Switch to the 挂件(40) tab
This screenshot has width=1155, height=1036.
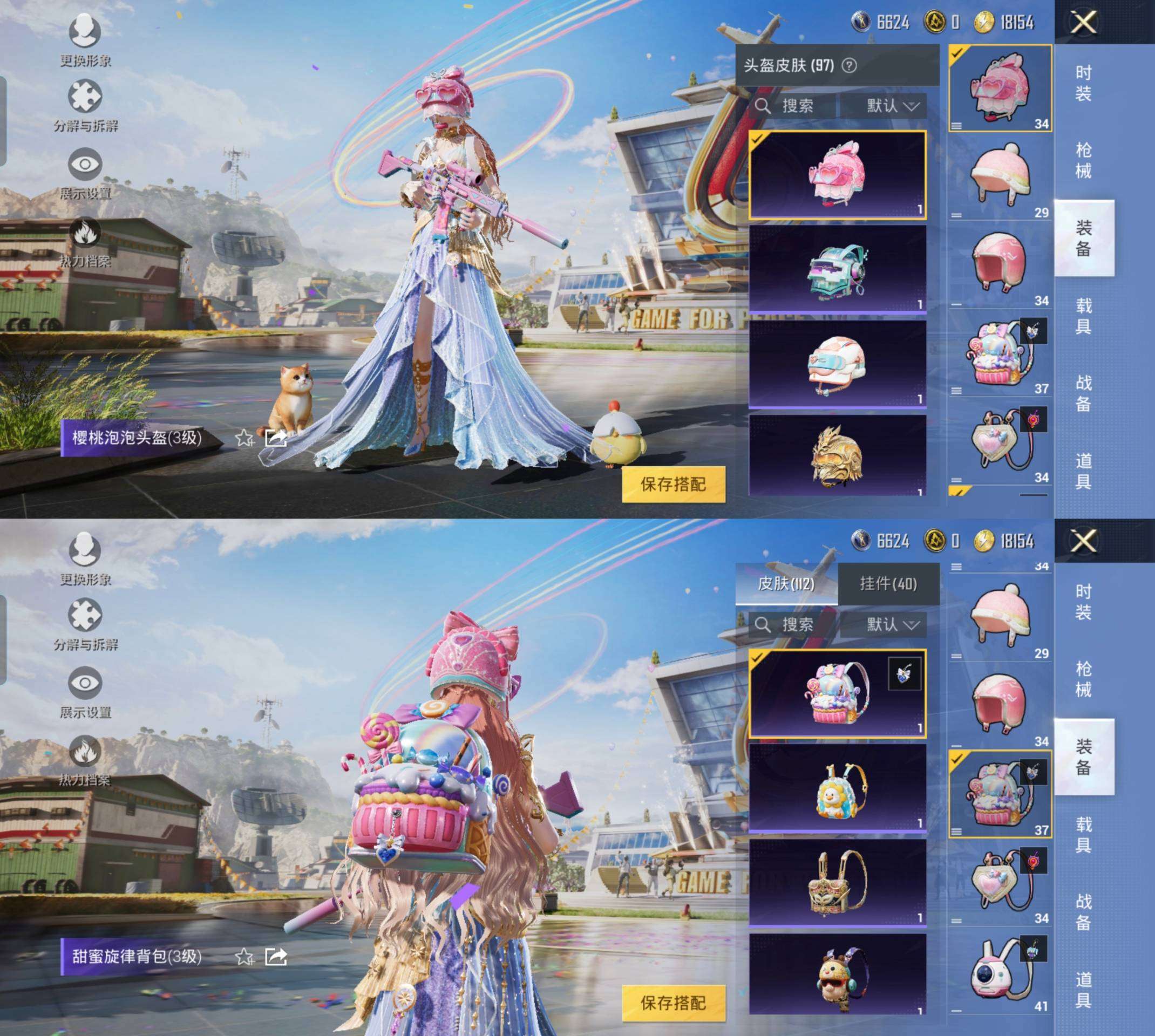tap(888, 584)
